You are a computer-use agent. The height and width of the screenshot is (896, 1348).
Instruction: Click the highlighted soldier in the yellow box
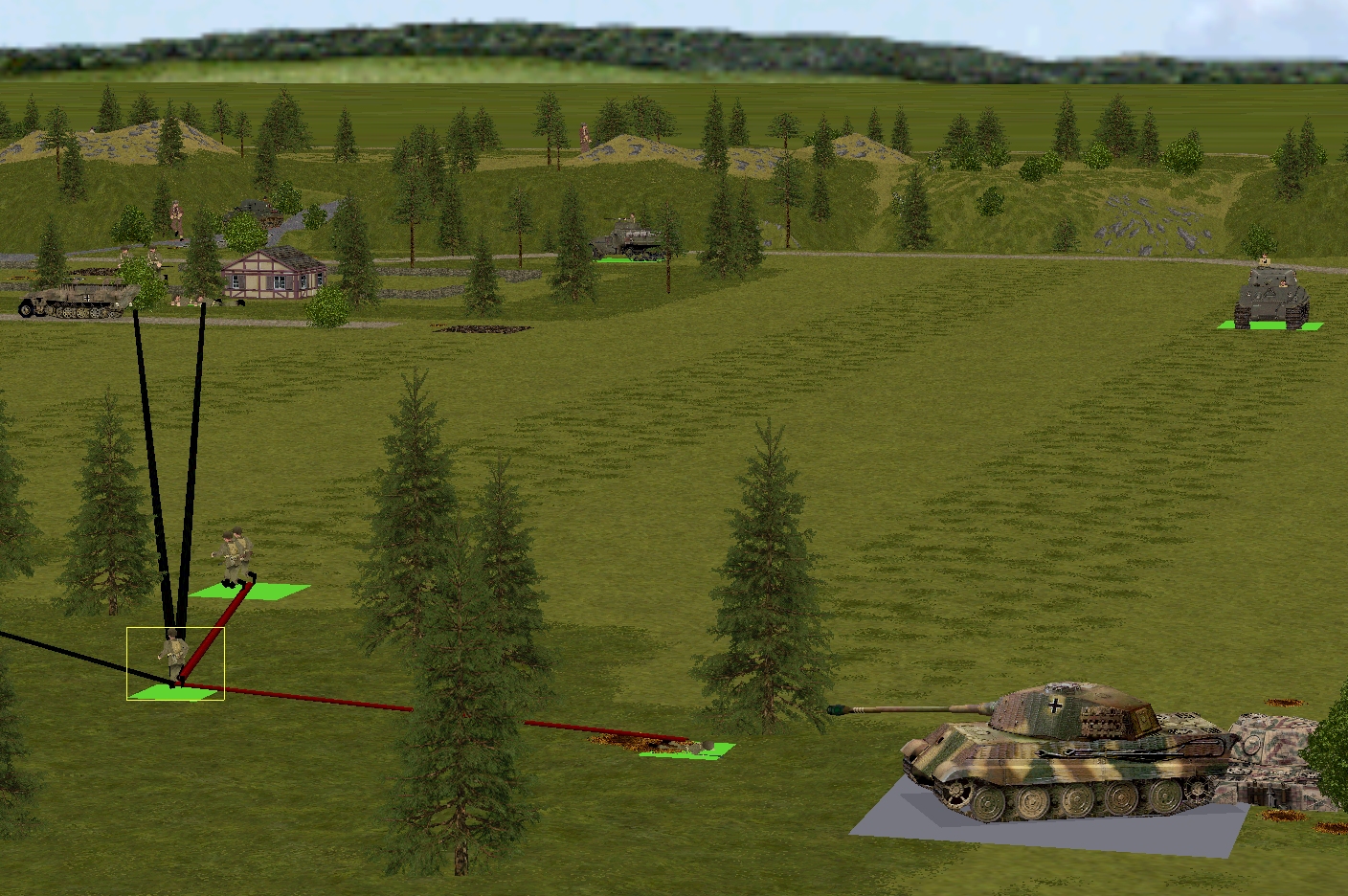click(x=174, y=659)
